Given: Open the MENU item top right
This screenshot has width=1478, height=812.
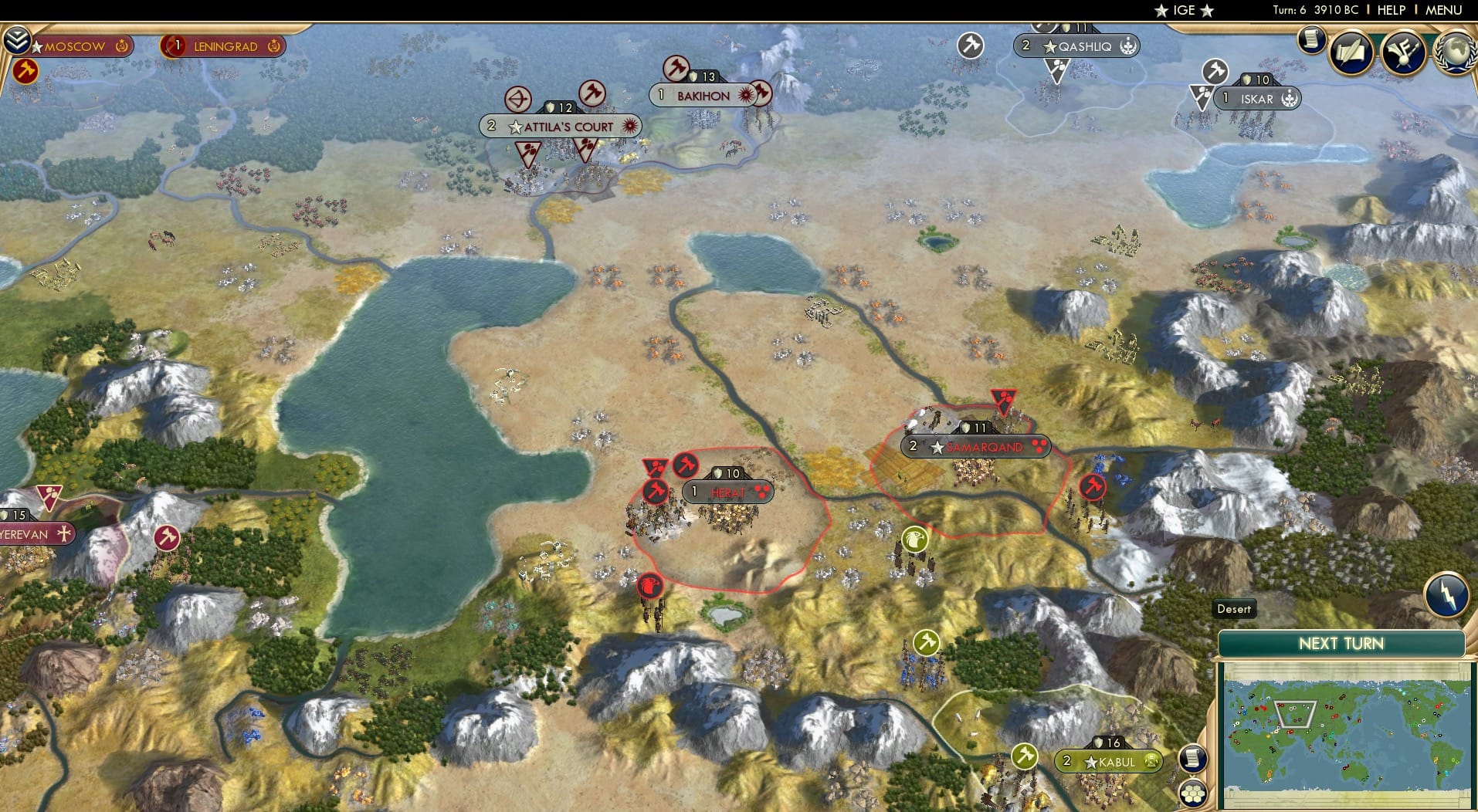Looking at the screenshot, I should (x=1446, y=10).
